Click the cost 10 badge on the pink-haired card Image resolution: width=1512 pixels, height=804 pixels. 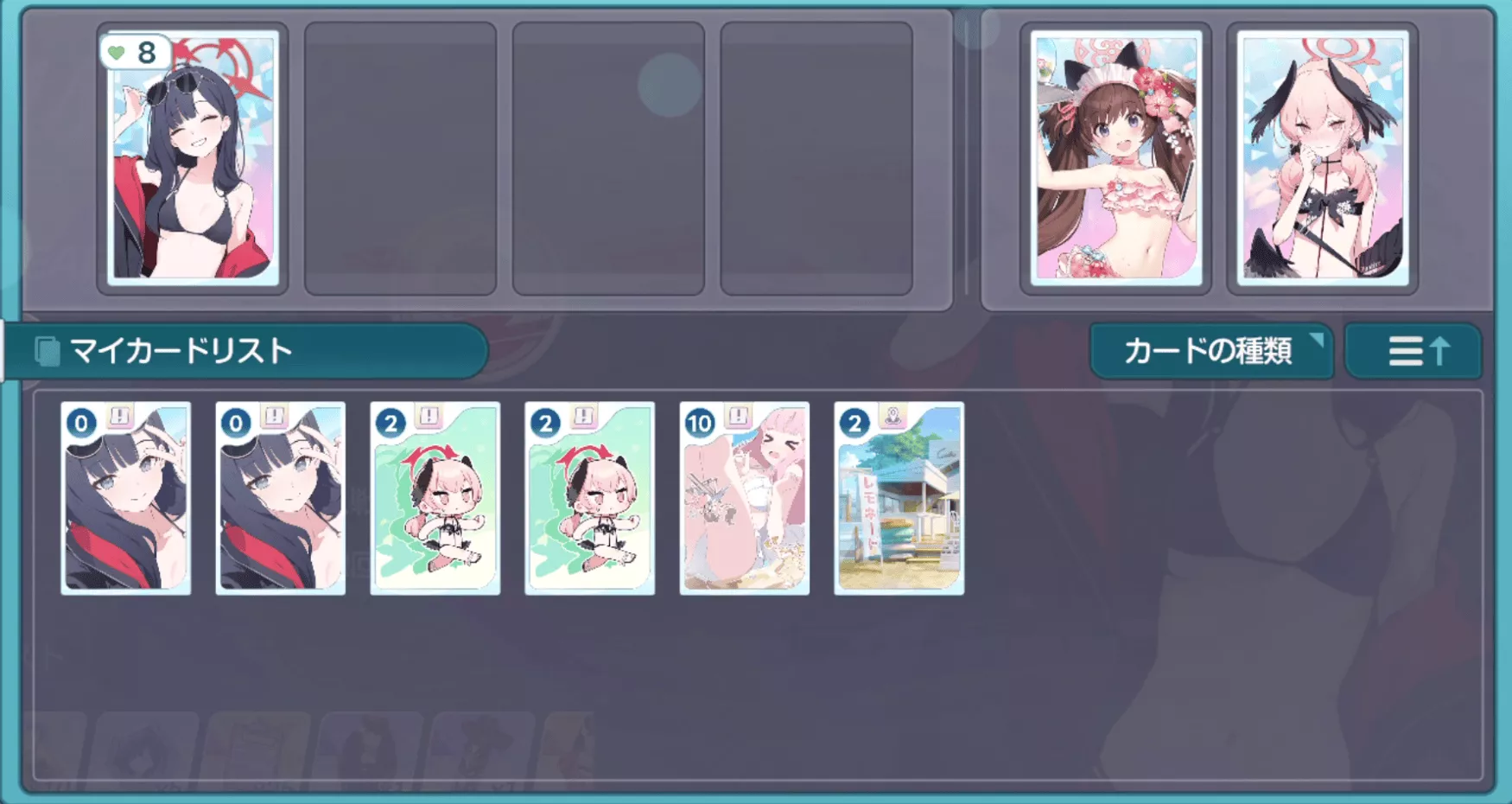pos(698,423)
